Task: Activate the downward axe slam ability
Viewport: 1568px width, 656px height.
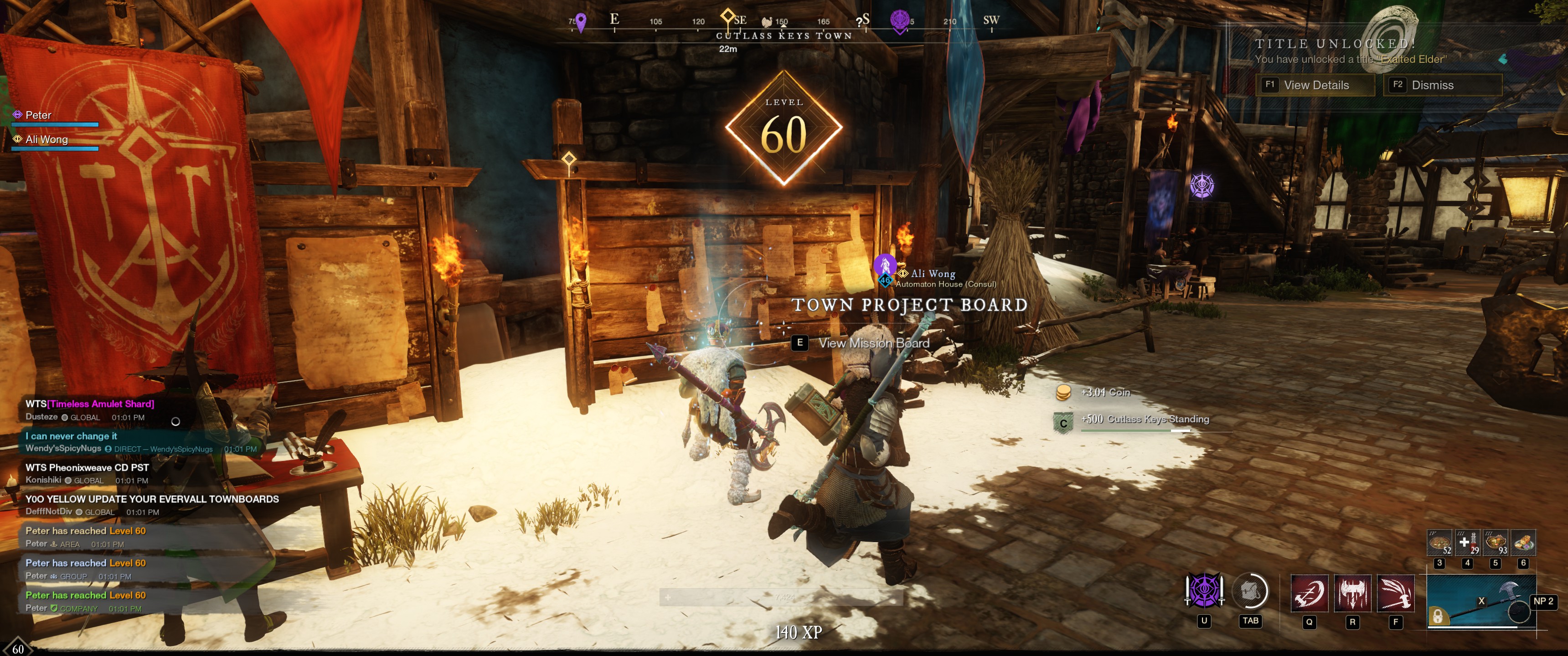Action: tap(1352, 593)
